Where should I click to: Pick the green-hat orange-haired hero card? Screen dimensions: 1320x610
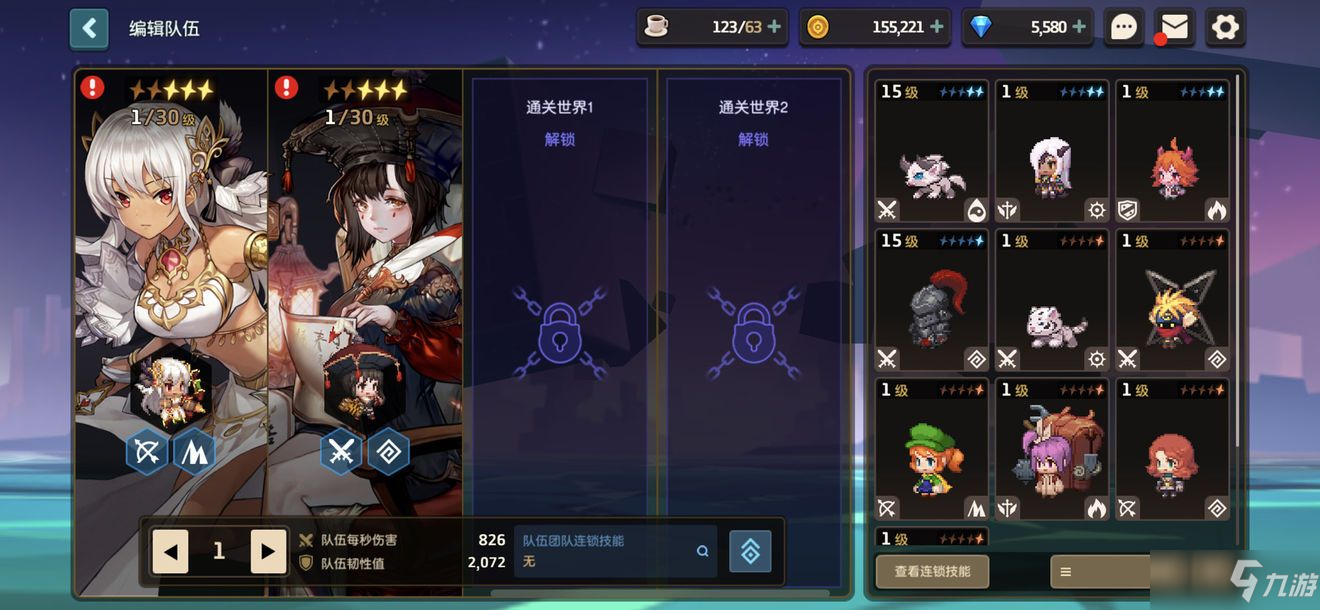(932, 450)
